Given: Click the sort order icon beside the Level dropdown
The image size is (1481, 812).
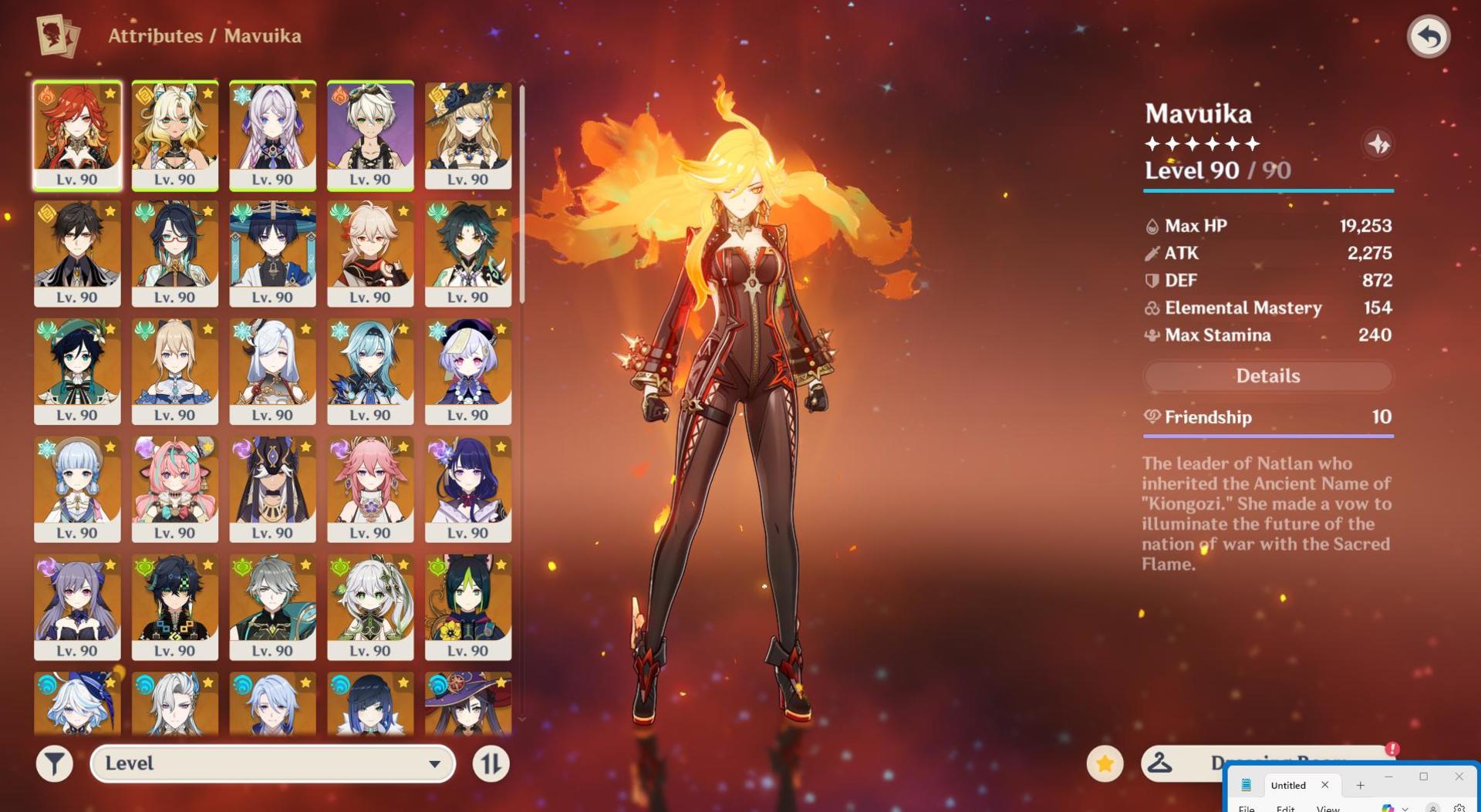Looking at the screenshot, I should tap(491, 763).
